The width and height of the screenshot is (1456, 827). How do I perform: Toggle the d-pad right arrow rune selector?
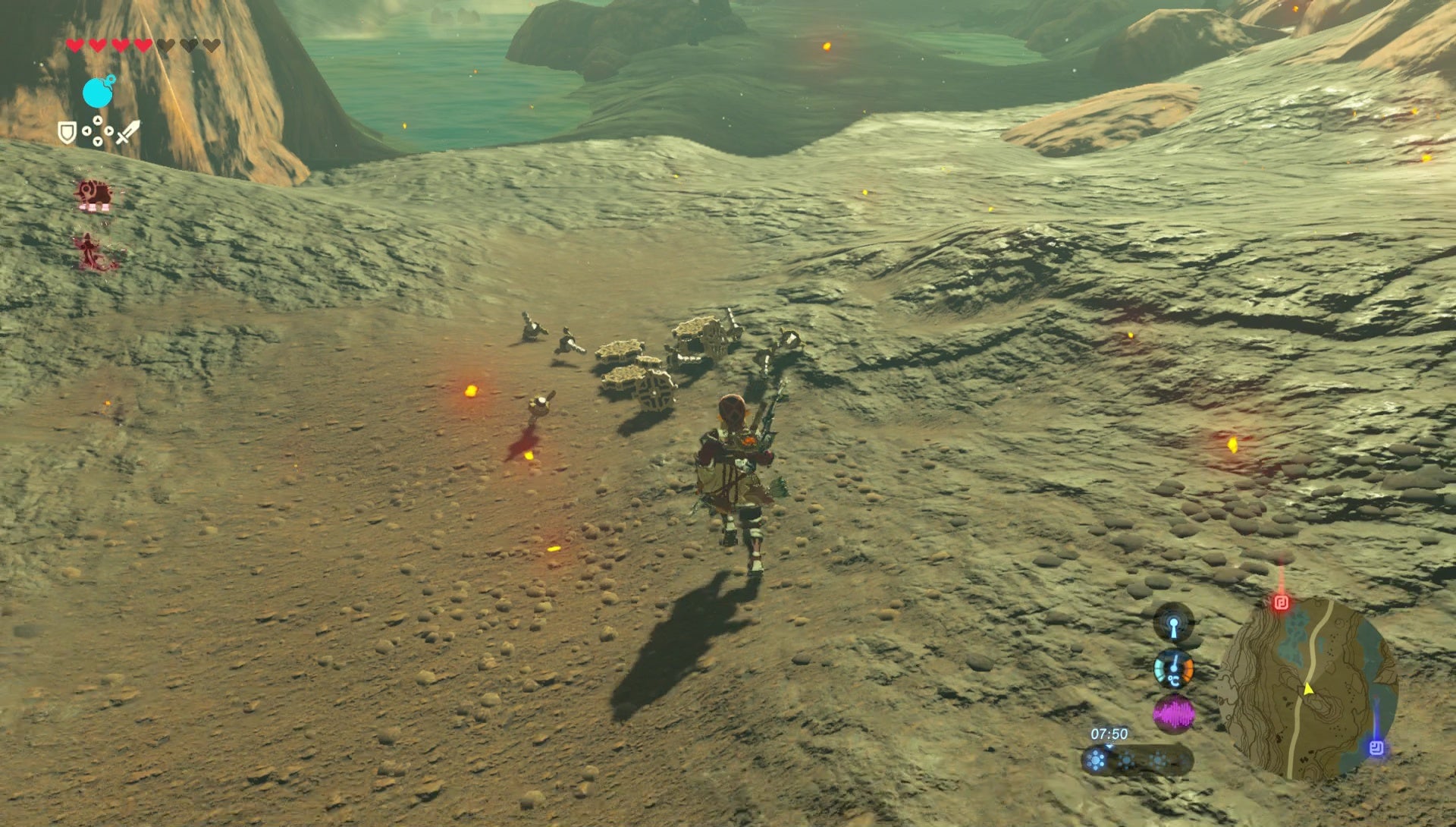point(108,130)
